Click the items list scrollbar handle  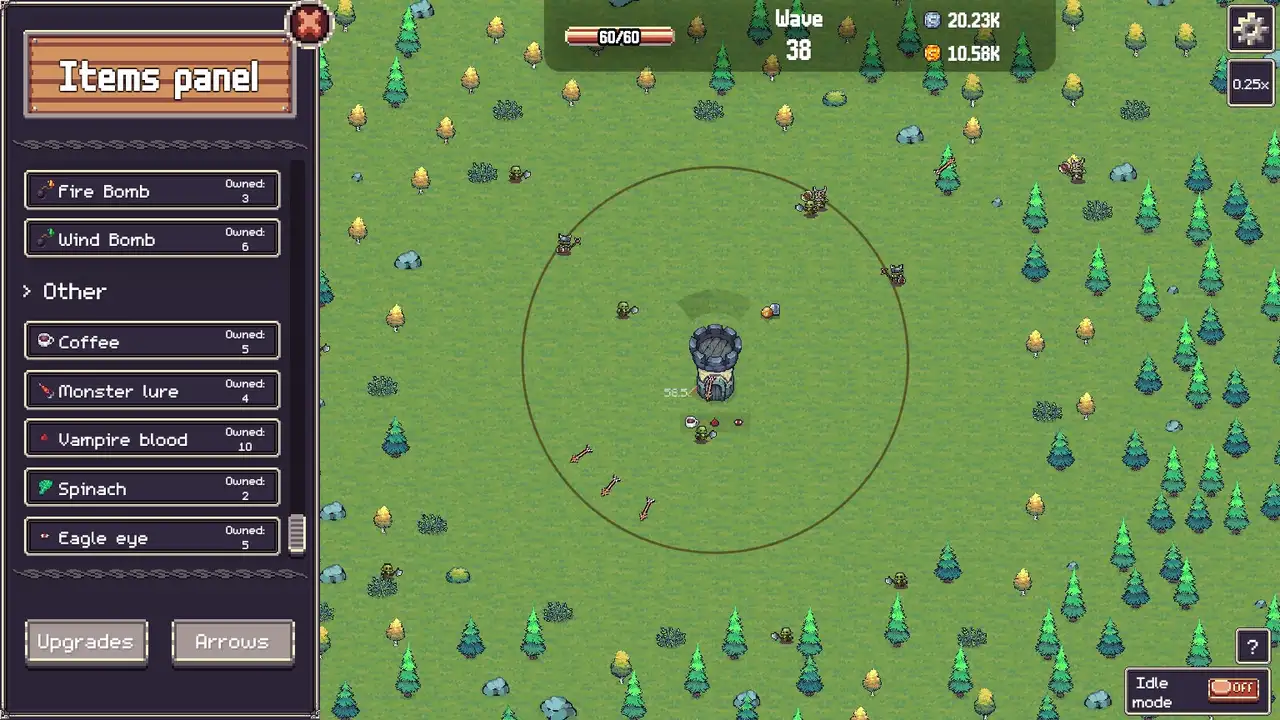297,534
